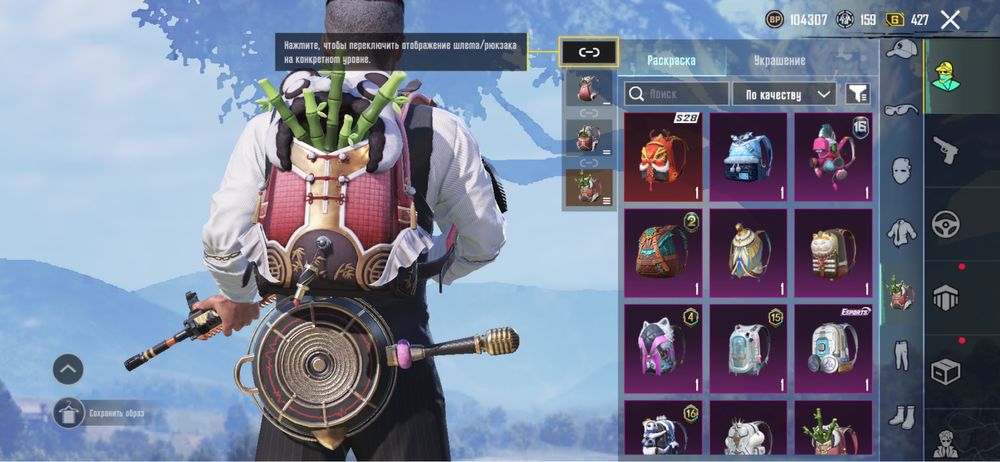Close the wardrobe screen with the X

[950, 20]
